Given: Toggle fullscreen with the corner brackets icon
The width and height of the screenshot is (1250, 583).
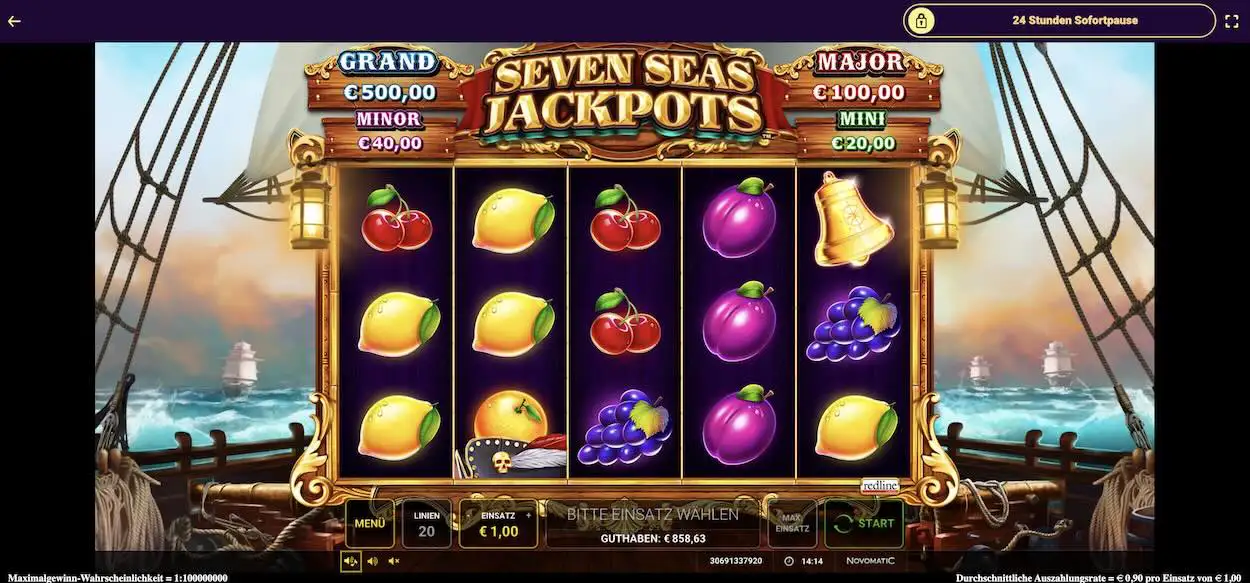Looking at the screenshot, I should [x=1231, y=20].
